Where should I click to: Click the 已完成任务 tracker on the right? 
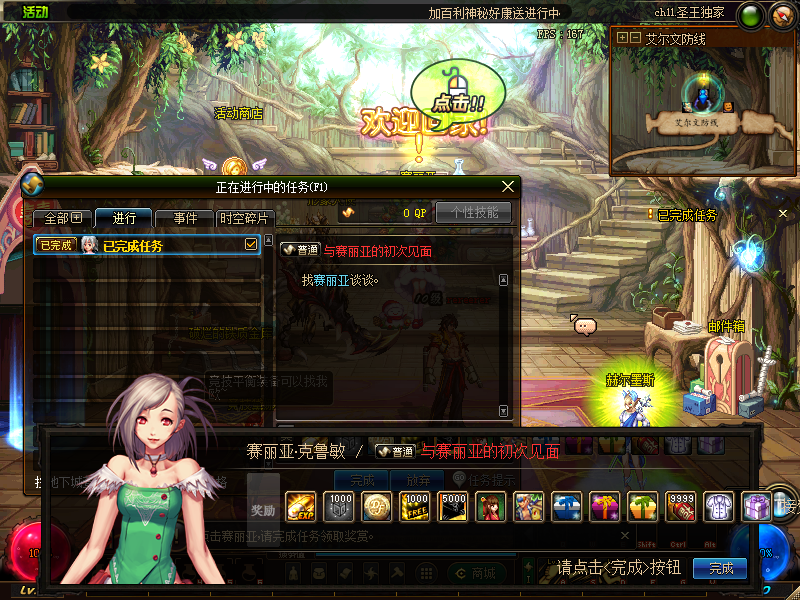(x=686, y=215)
